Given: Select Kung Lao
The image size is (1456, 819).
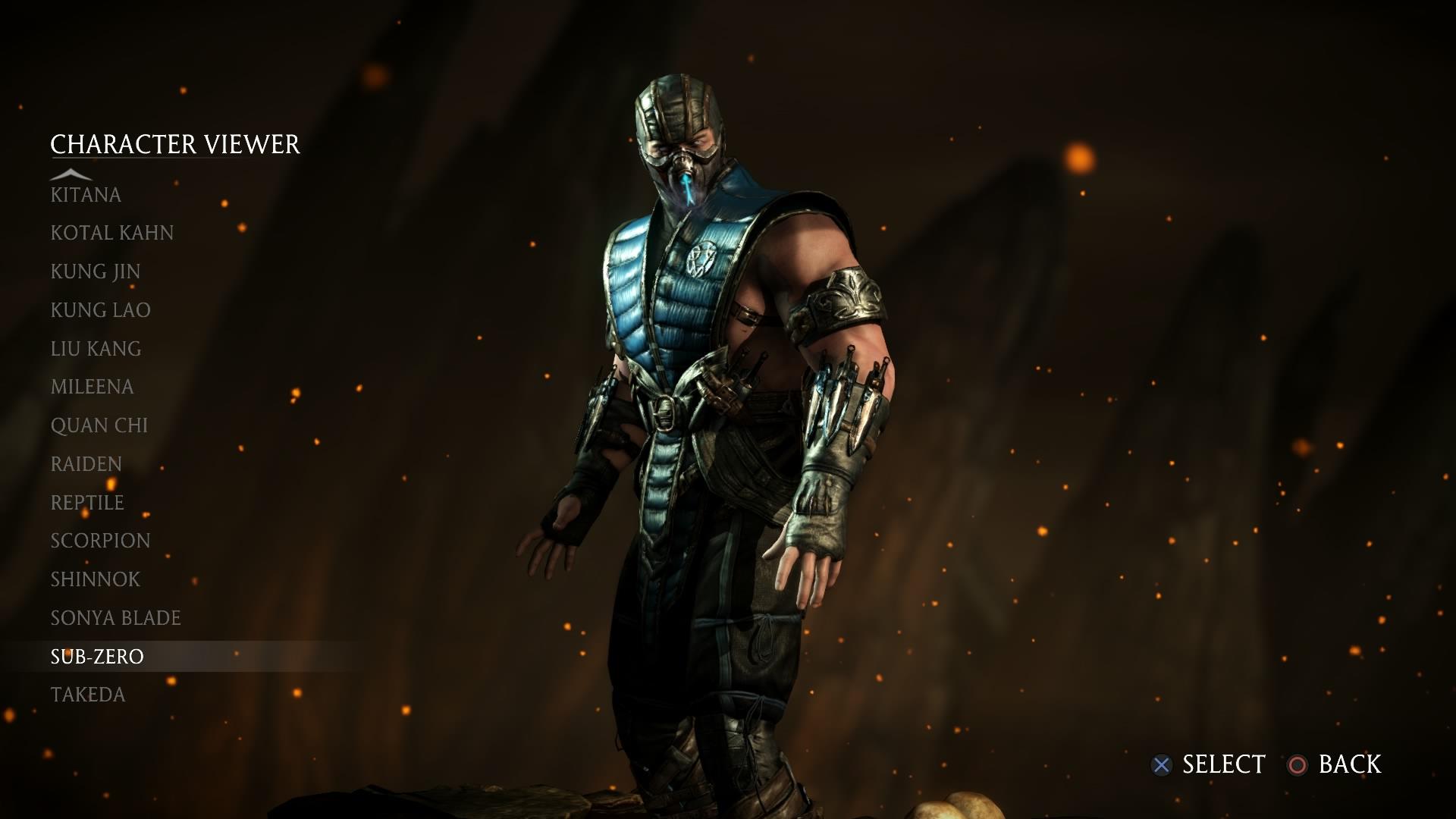Looking at the screenshot, I should click(x=100, y=310).
